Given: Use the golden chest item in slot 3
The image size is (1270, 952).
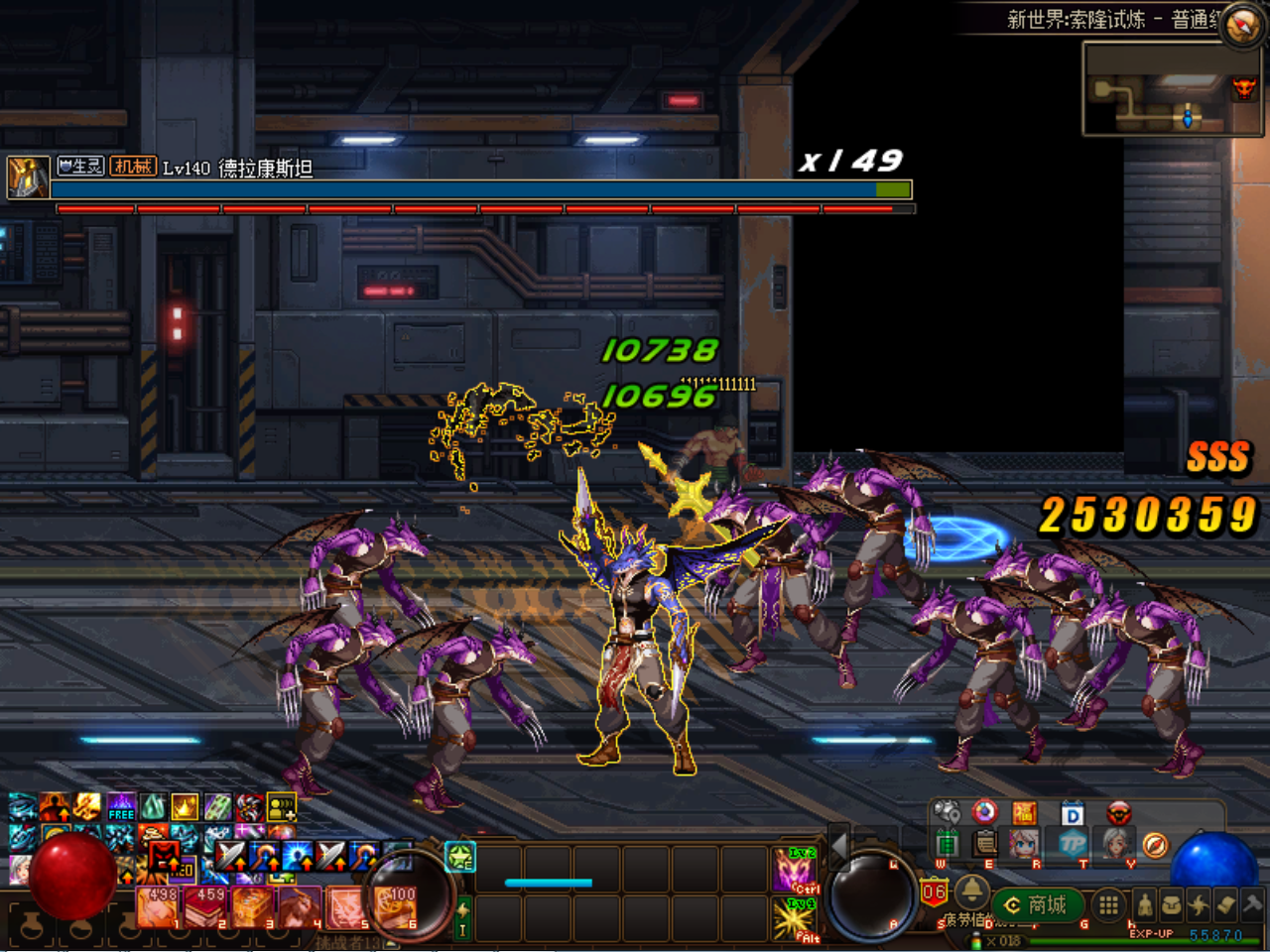Looking at the screenshot, I should pyautogui.click(x=254, y=907).
